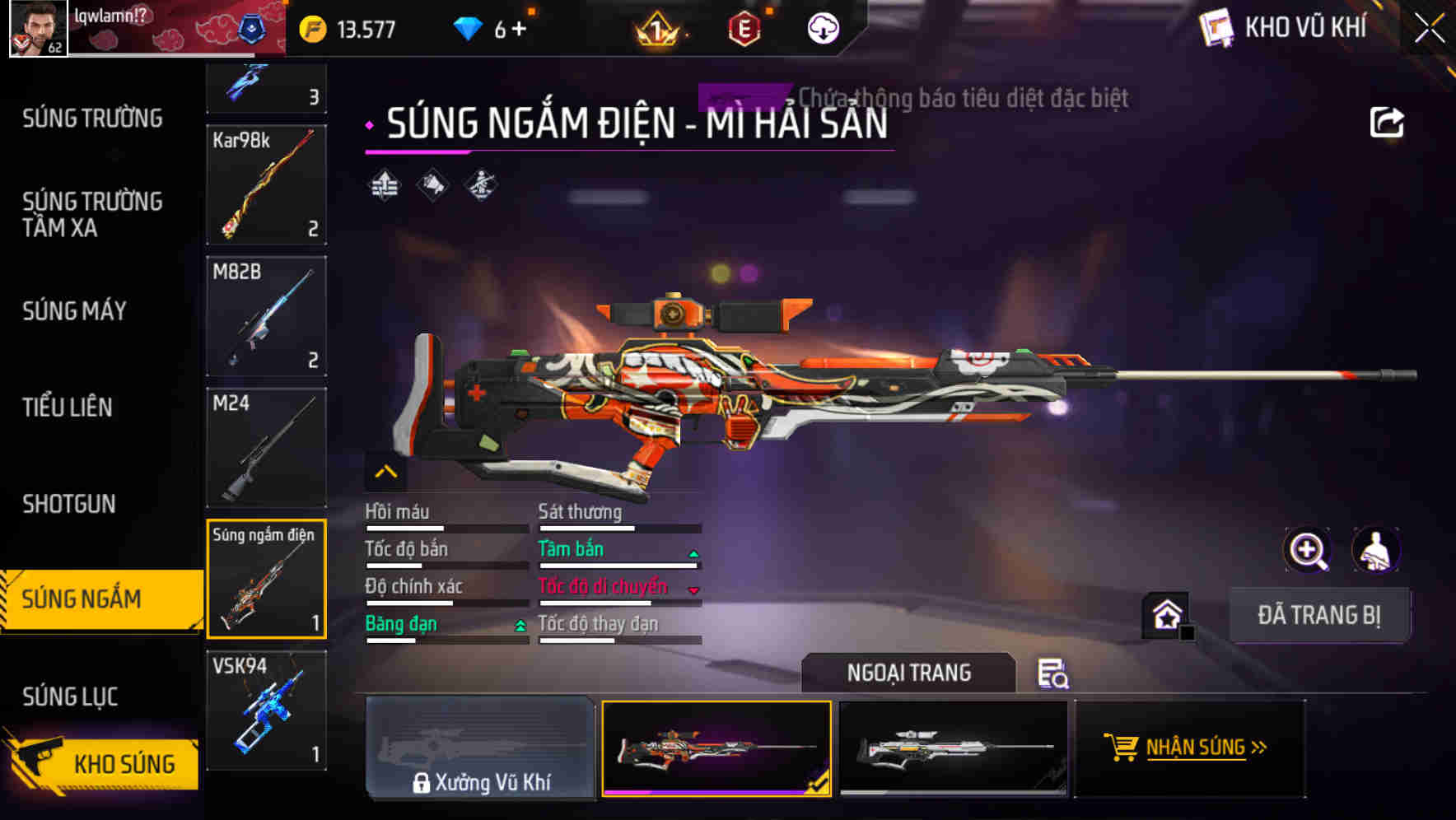Select the M24 sniper tile
Viewport: 1456px width, 820px height.
pyautogui.click(x=266, y=447)
